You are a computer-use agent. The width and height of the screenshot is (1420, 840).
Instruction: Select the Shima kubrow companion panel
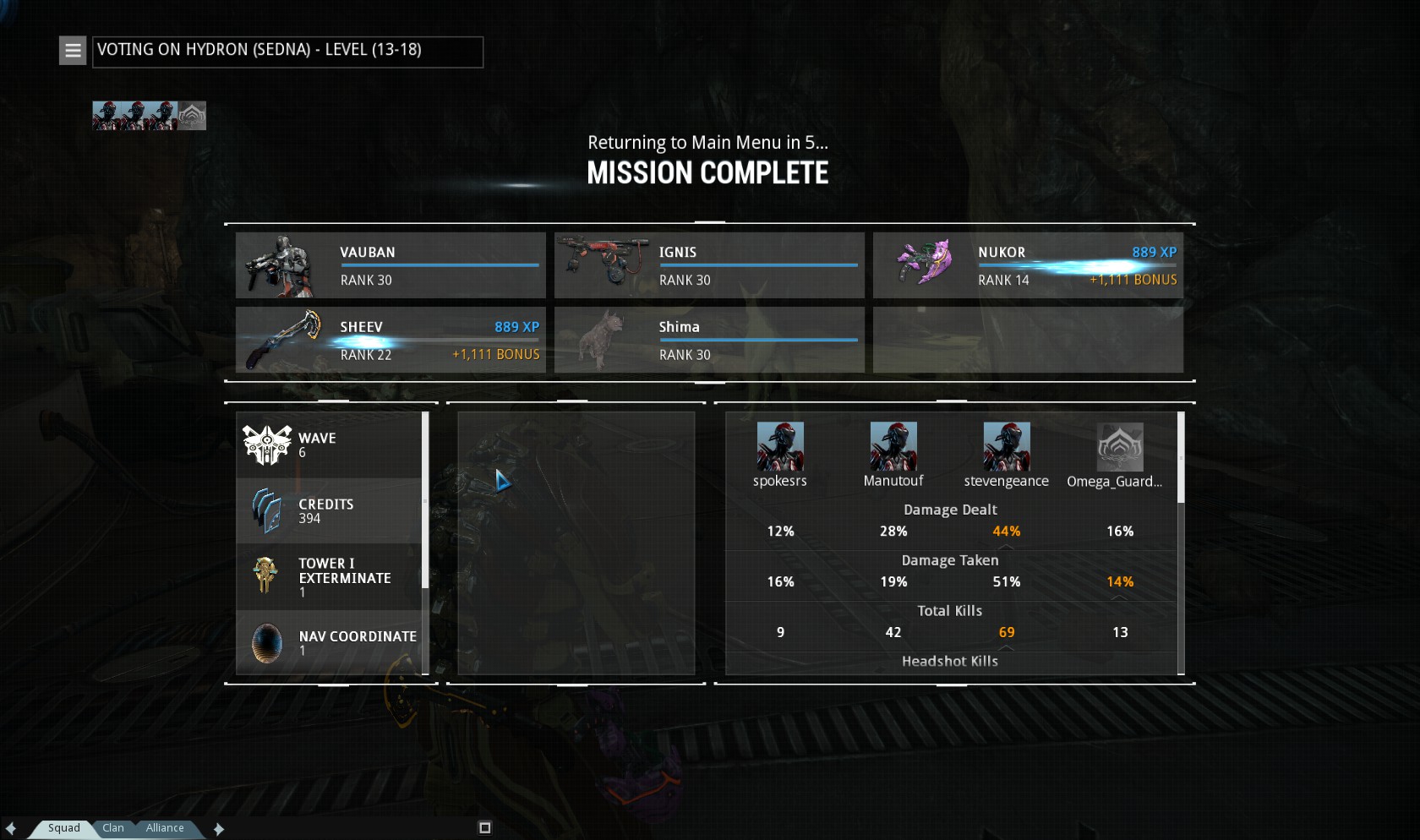point(709,340)
